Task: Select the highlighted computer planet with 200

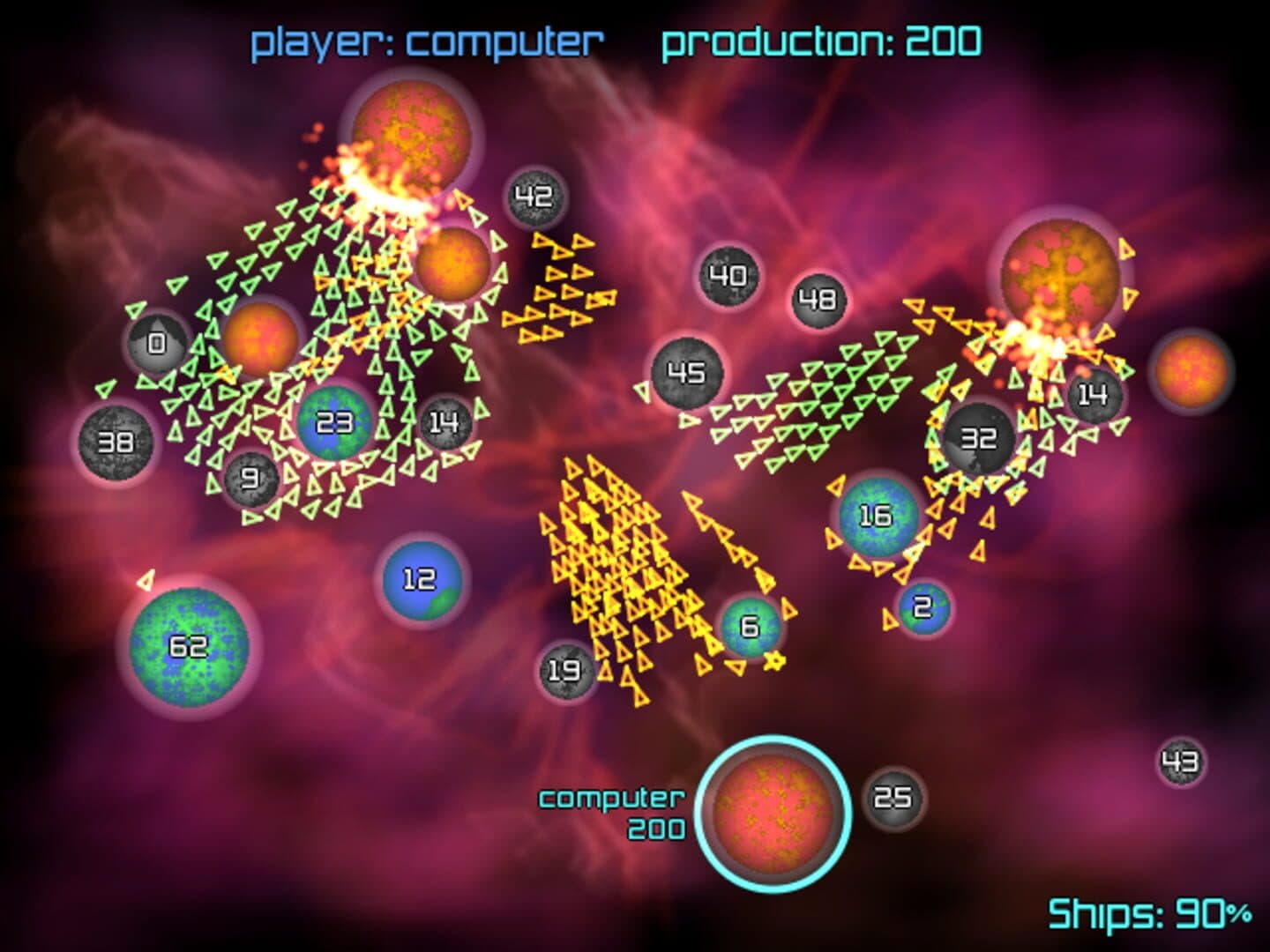Action: click(x=773, y=811)
